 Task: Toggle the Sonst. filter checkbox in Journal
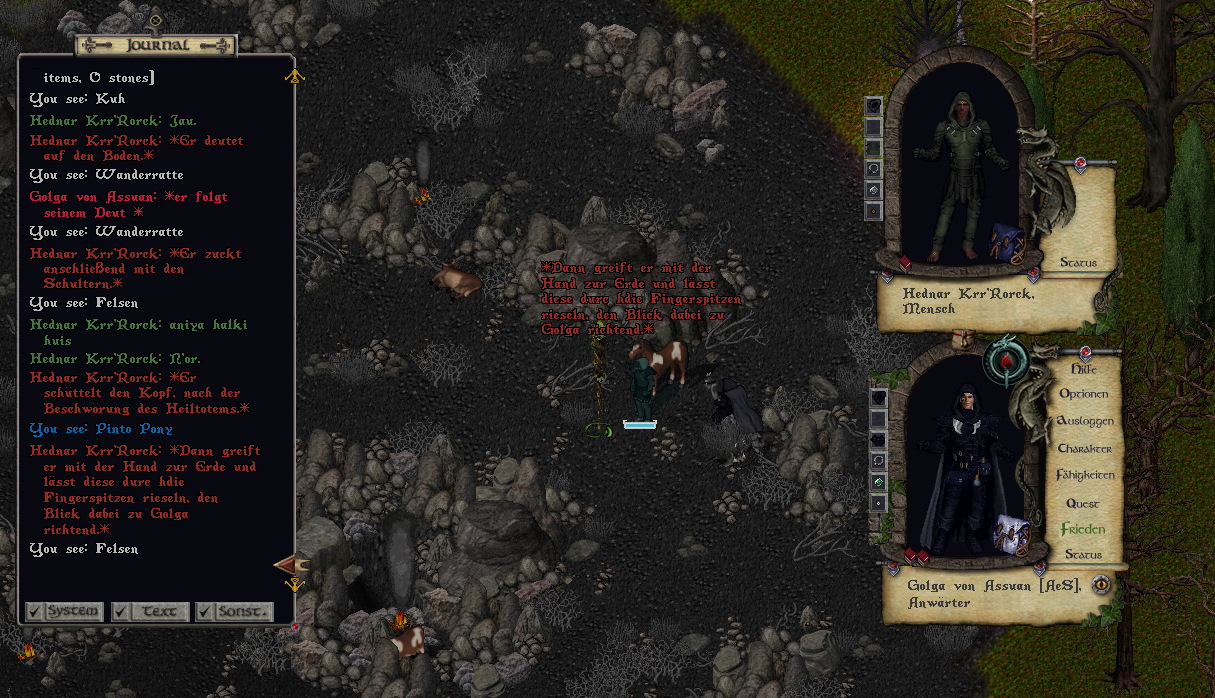tap(205, 611)
